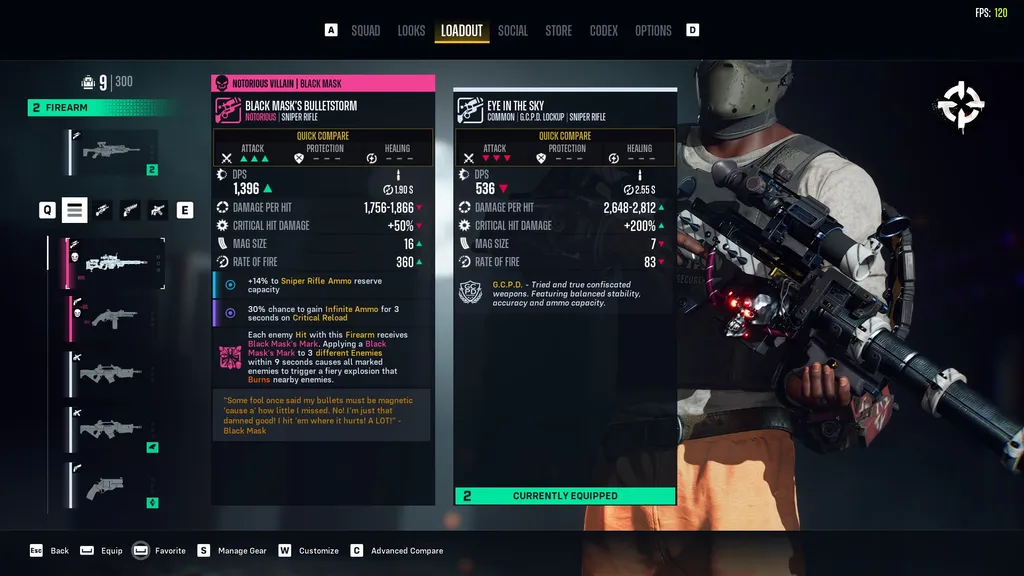Viewport: 1024px width, 576px height.
Task: Go to the Social tab
Action: click(x=513, y=31)
